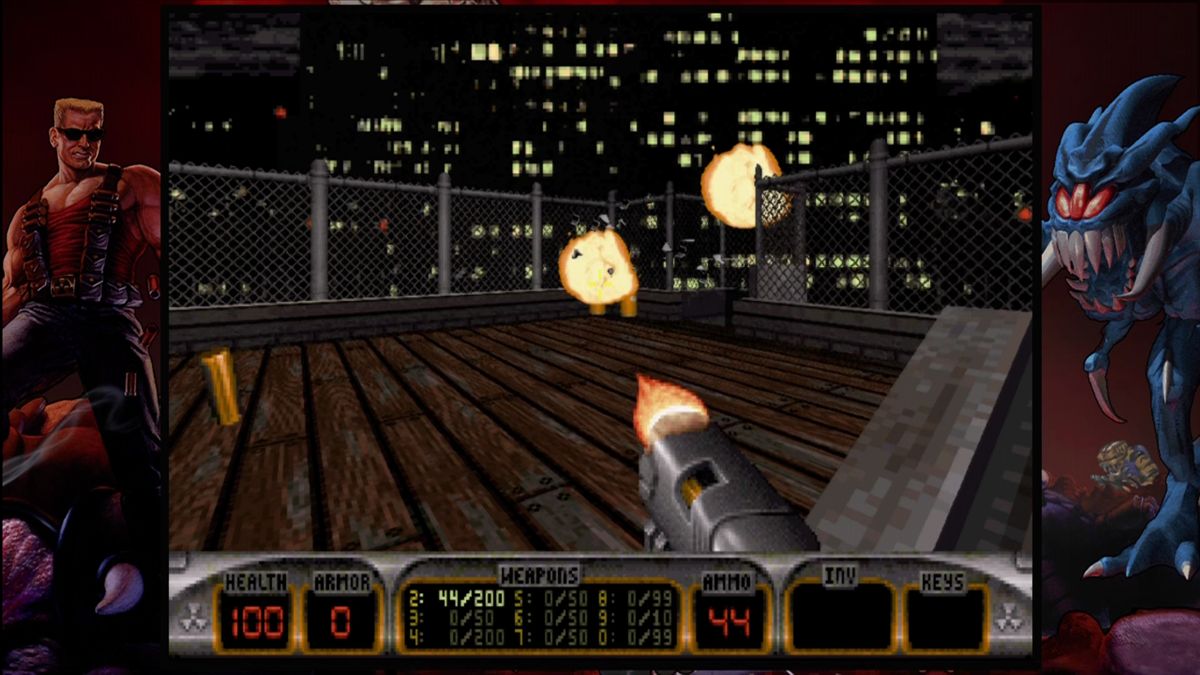
Task: Open the INV inventory panel
Action: (840, 615)
